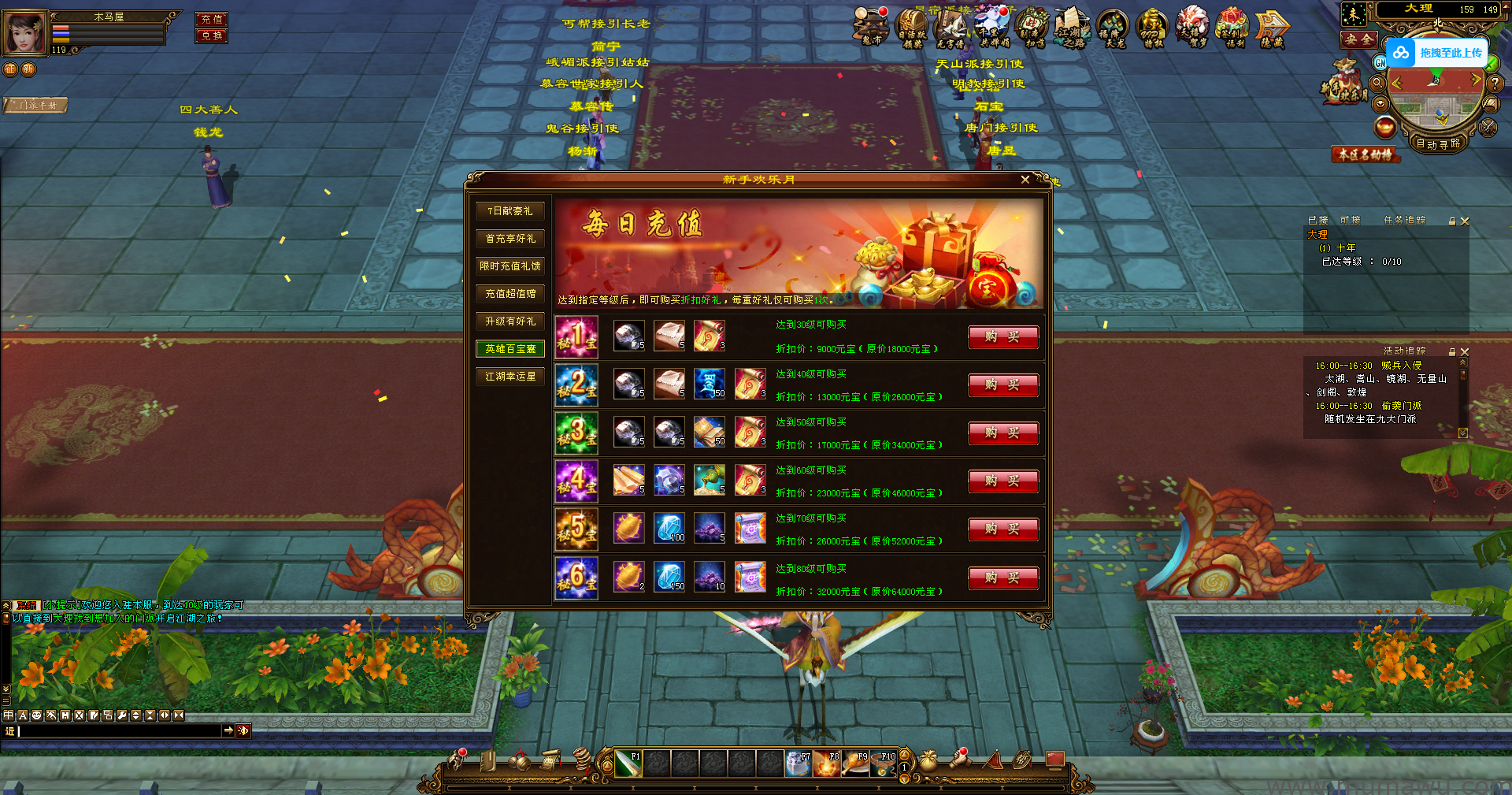Activate the 自动寻路 auto-pathfinding button
The width and height of the screenshot is (1512, 795).
pyautogui.click(x=1438, y=144)
